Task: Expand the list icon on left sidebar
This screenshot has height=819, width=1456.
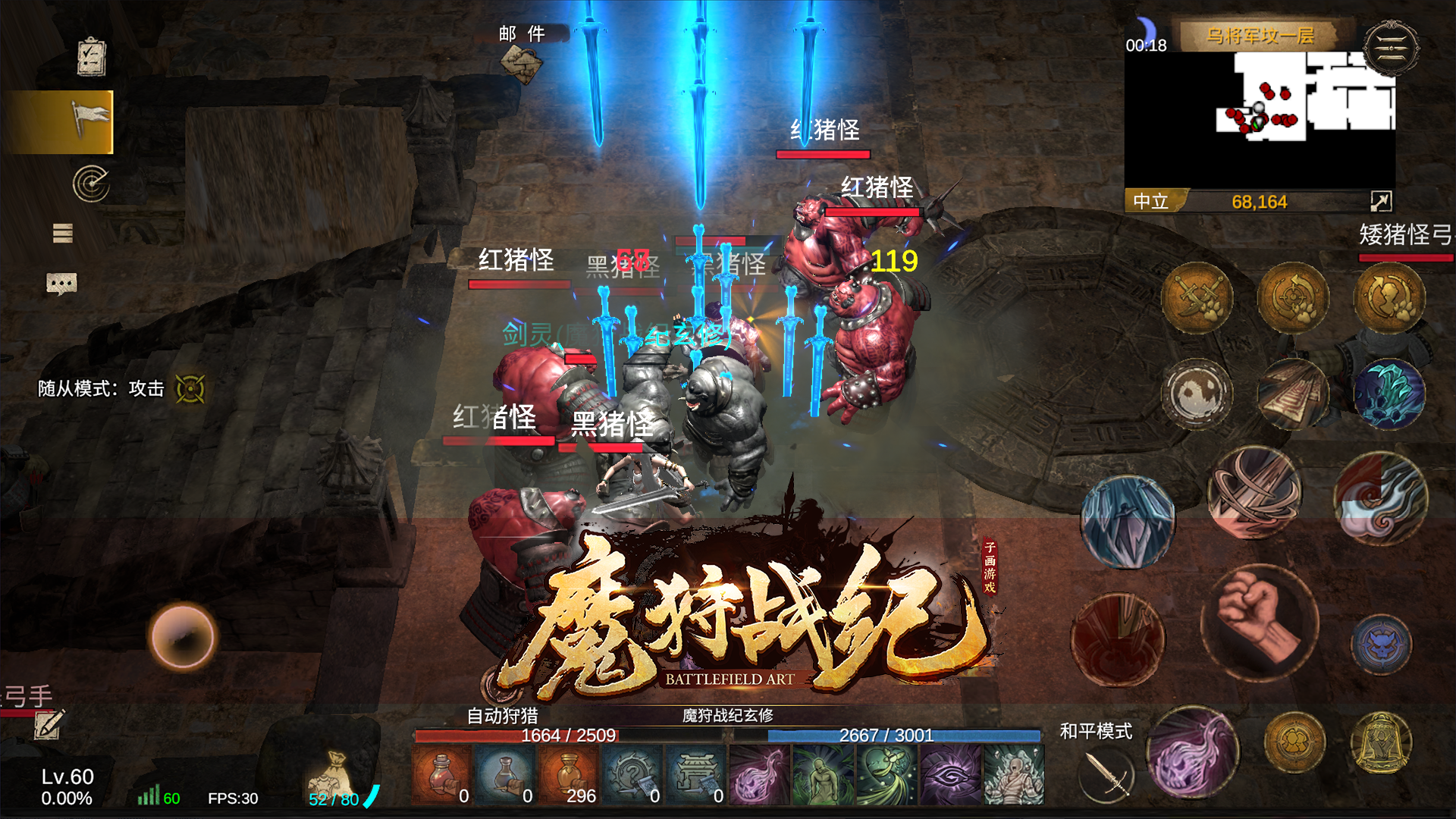Action: 63,234
